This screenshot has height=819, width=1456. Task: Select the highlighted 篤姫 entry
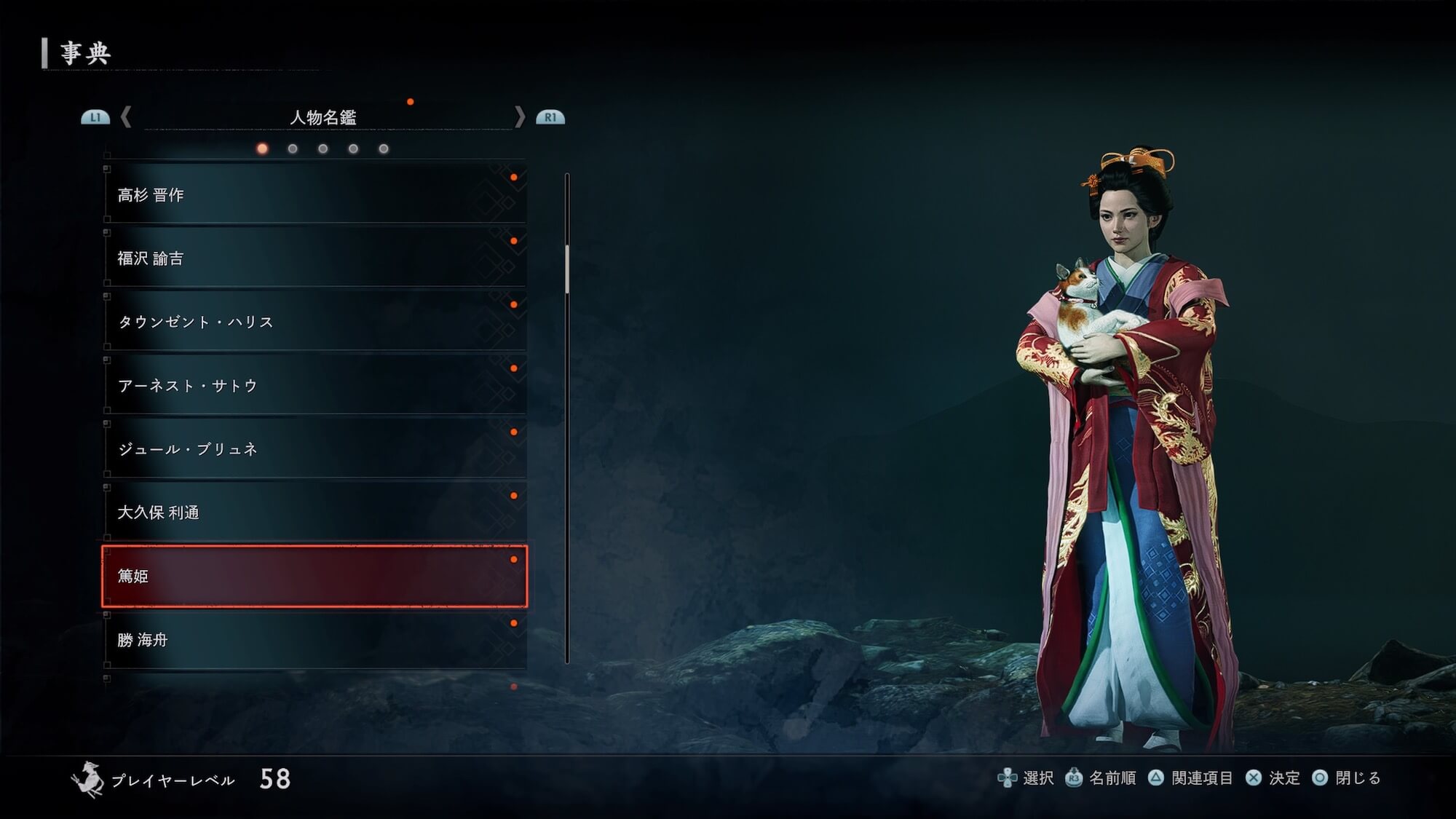tap(314, 576)
